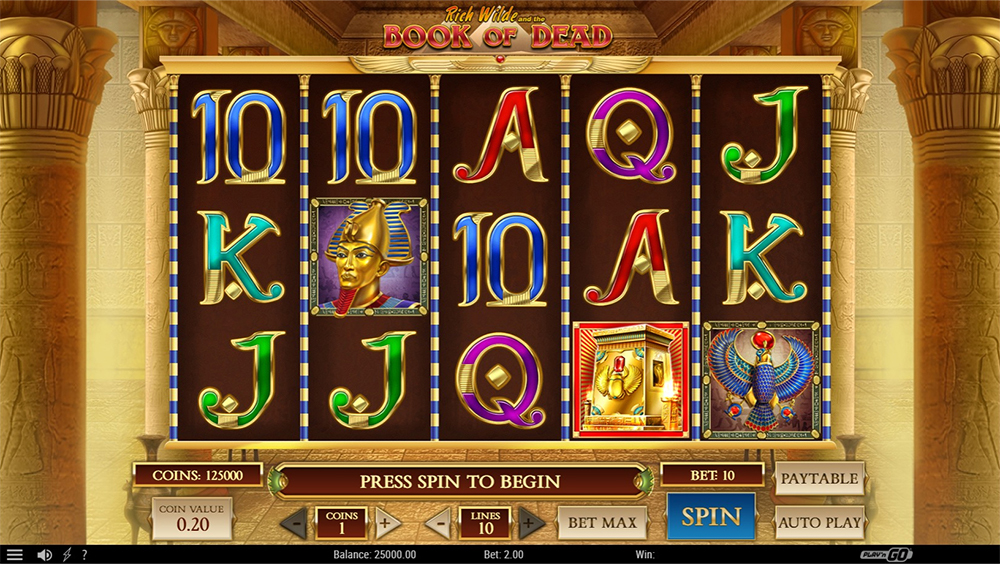Start AUTO PLAY

coord(819,522)
